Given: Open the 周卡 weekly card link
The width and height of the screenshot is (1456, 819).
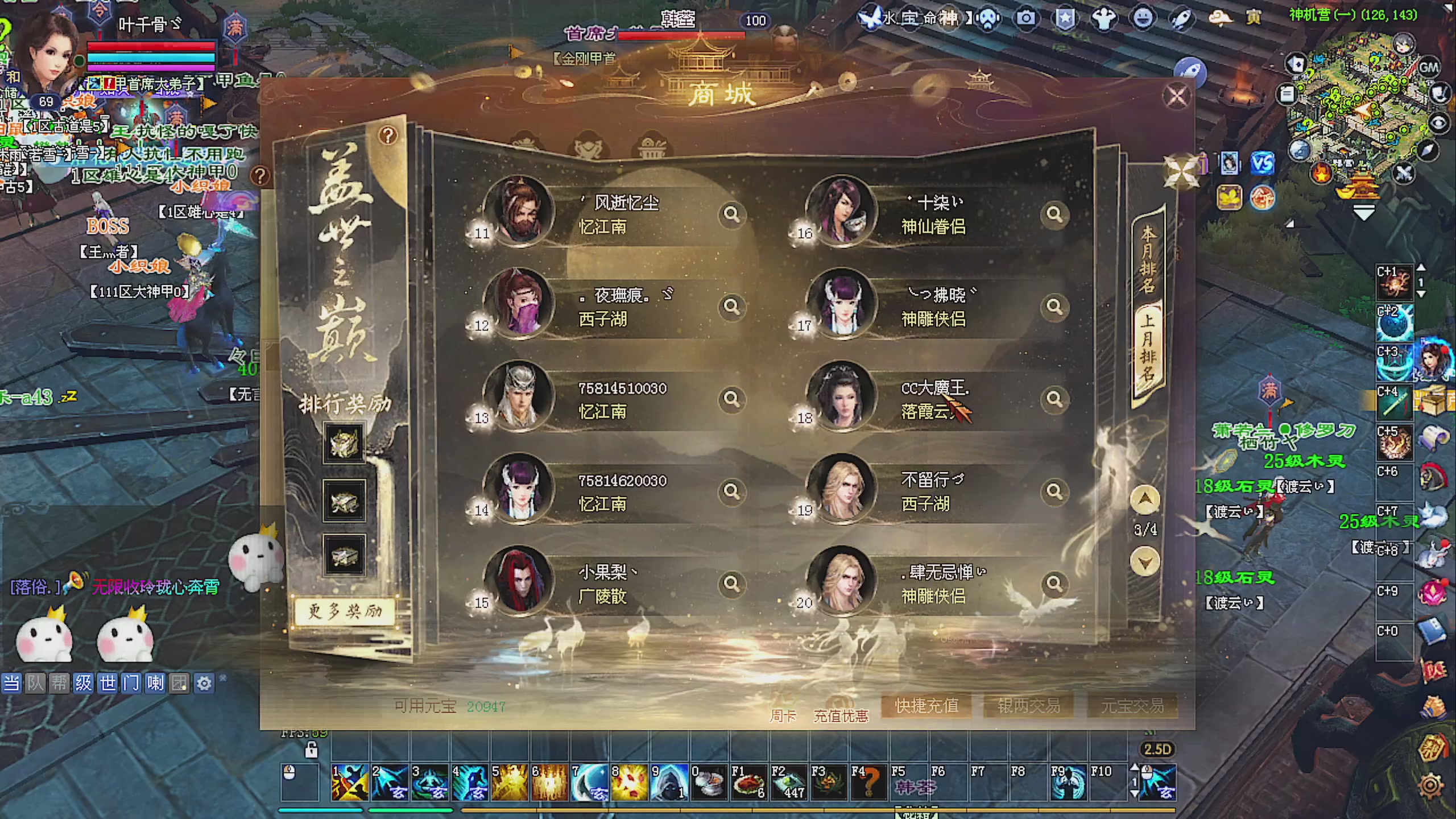Looking at the screenshot, I should 783,716.
